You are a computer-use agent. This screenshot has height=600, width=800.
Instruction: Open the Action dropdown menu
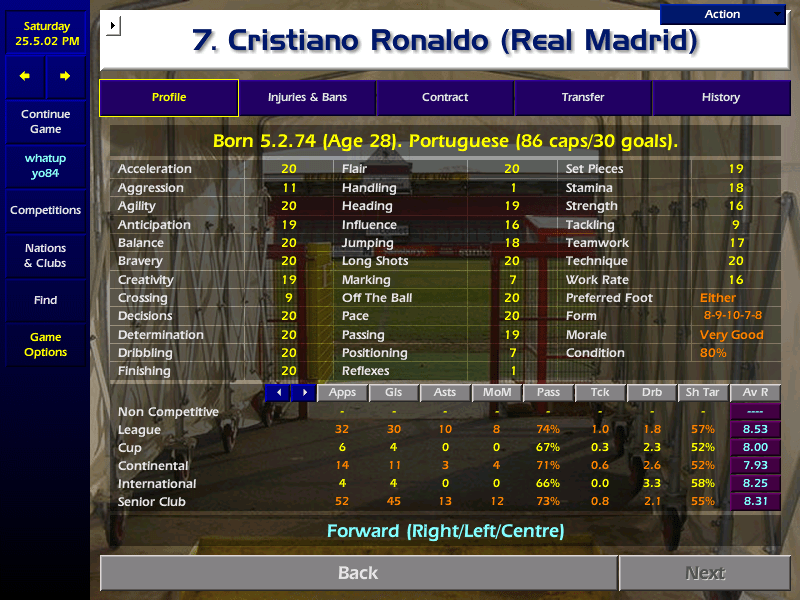click(x=723, y=14)
